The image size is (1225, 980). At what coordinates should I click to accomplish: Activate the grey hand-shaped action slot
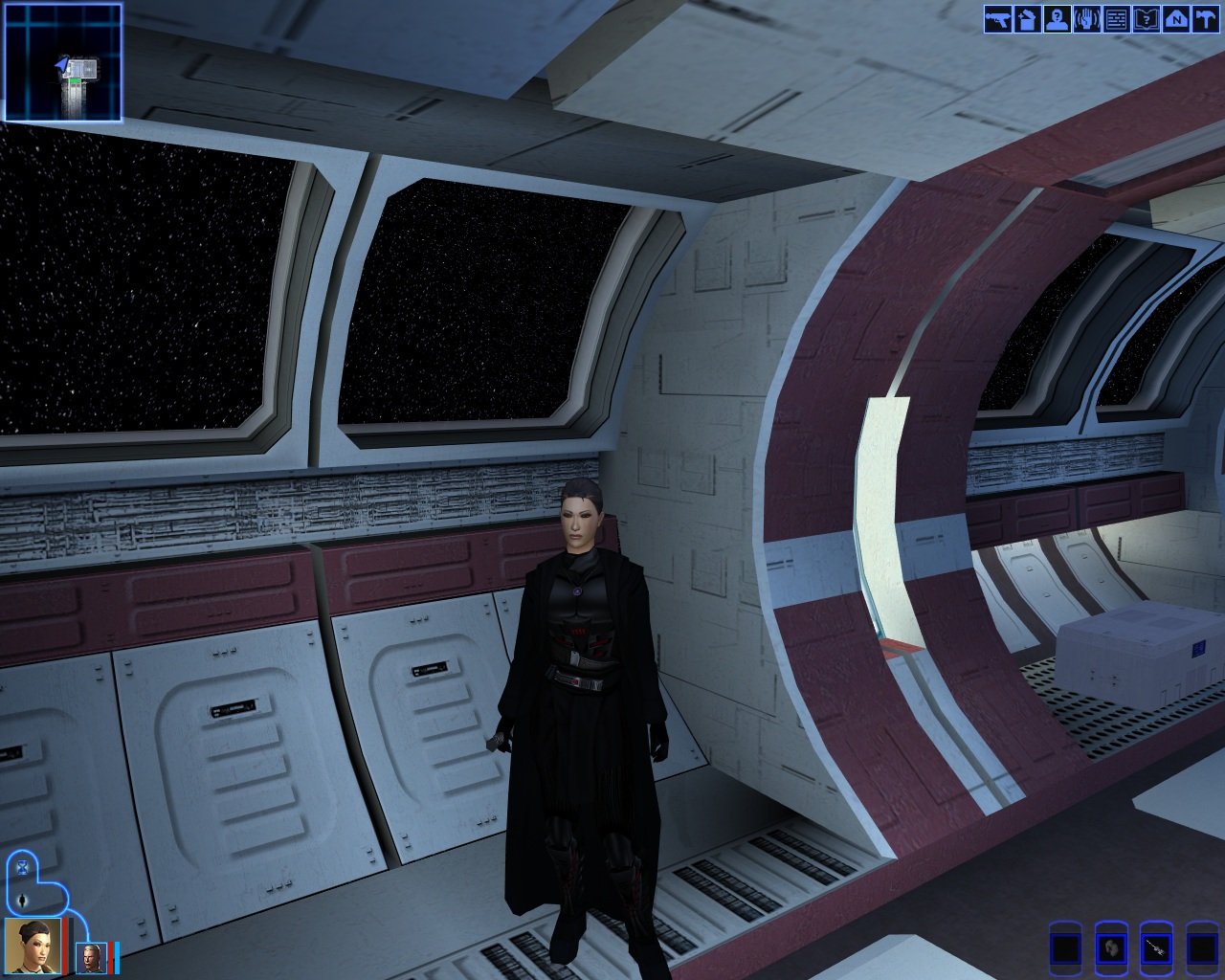1110,948
